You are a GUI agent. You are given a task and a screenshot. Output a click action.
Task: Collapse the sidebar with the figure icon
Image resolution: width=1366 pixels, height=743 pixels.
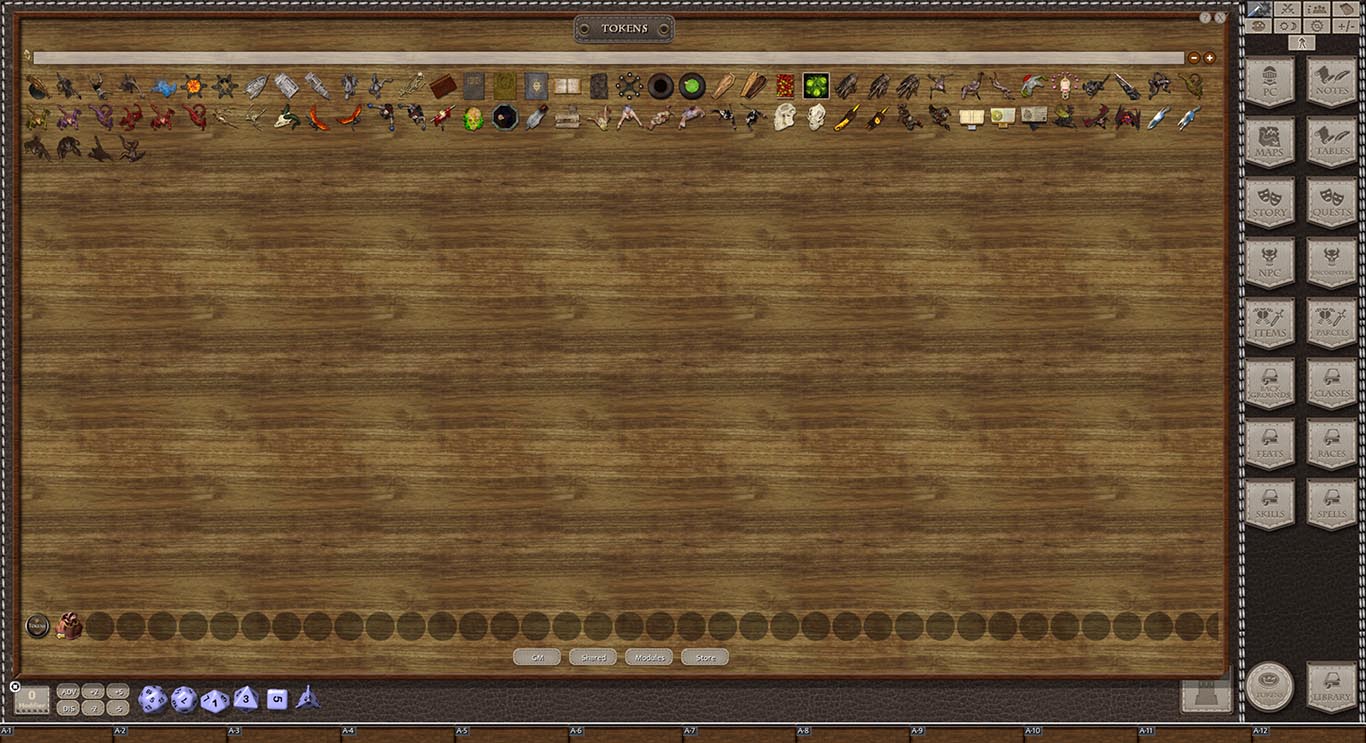(x=1302, y=42)
